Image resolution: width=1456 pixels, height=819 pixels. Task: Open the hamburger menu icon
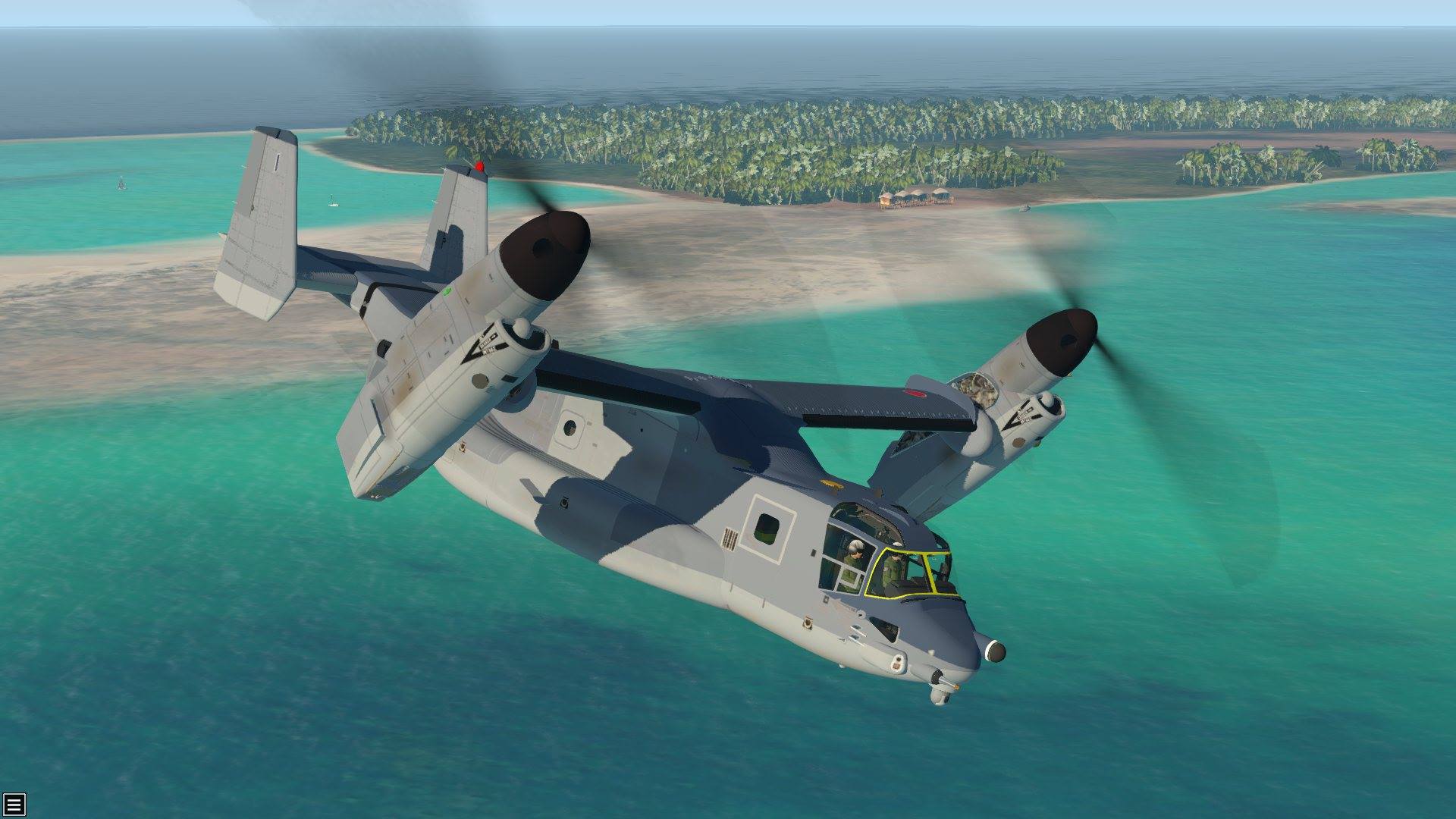(14, 804)
